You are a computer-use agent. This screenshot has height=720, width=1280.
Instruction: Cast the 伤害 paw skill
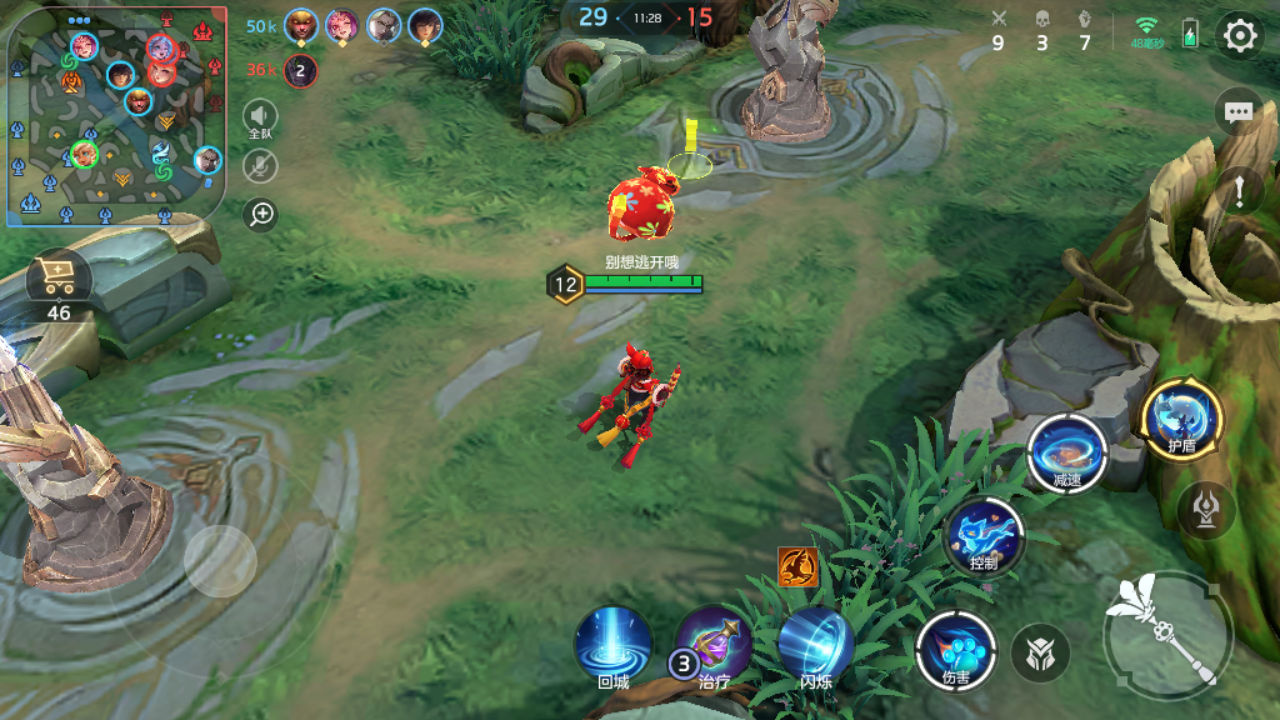point(956,650)
